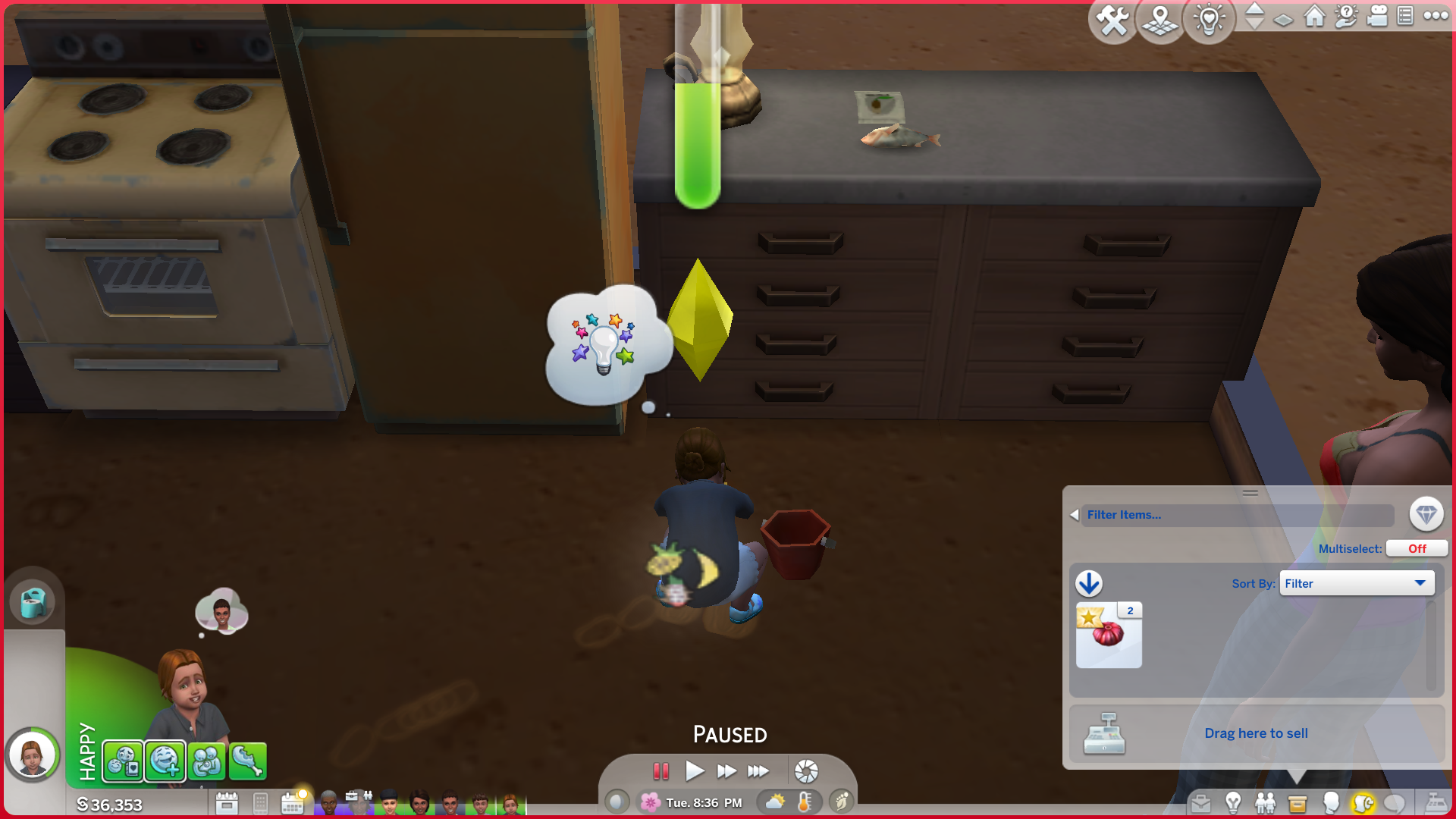Open the heart lightbulb icon at top
This screenshot has height=819, width=1456.
coord(1209,20)
